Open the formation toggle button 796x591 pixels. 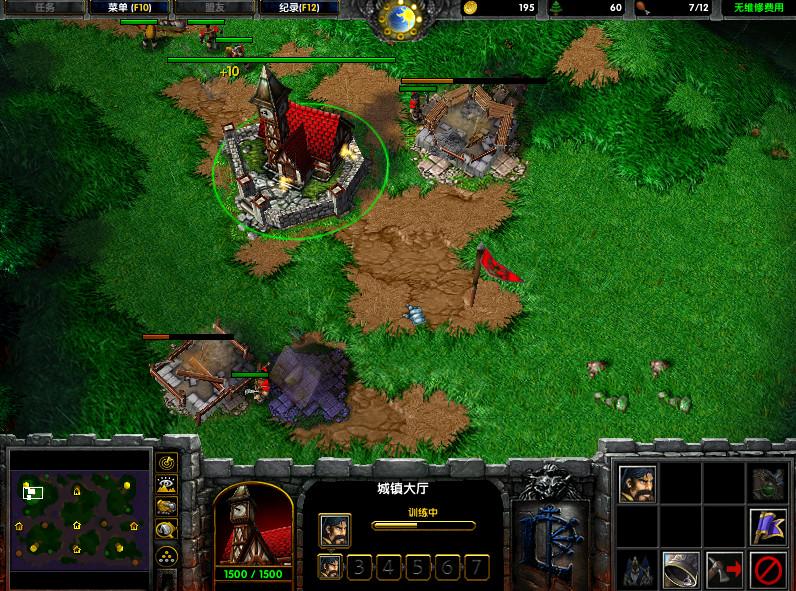pos(166,553)
